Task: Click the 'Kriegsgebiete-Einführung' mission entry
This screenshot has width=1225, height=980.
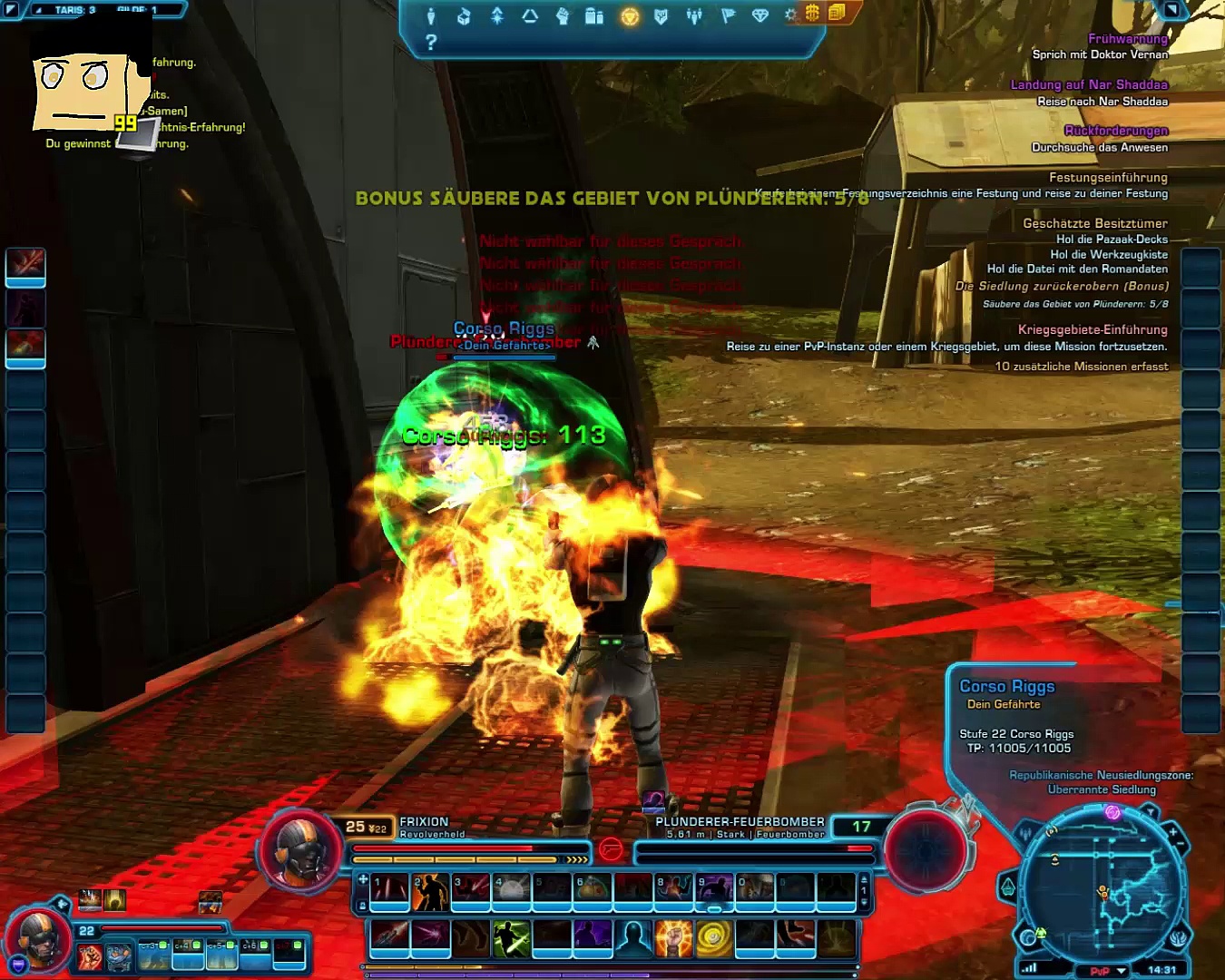Action: pyautogui.click(x=1092, y=329)
